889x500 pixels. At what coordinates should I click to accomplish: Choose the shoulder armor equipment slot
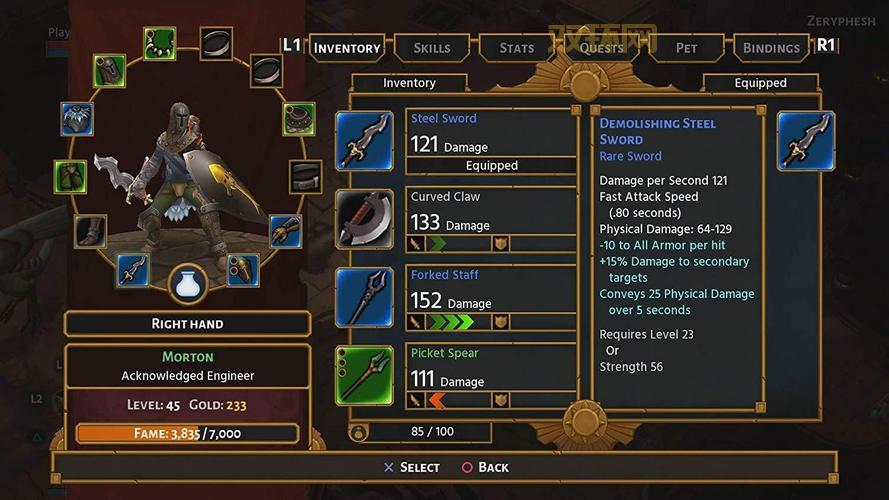click(76, 119)
